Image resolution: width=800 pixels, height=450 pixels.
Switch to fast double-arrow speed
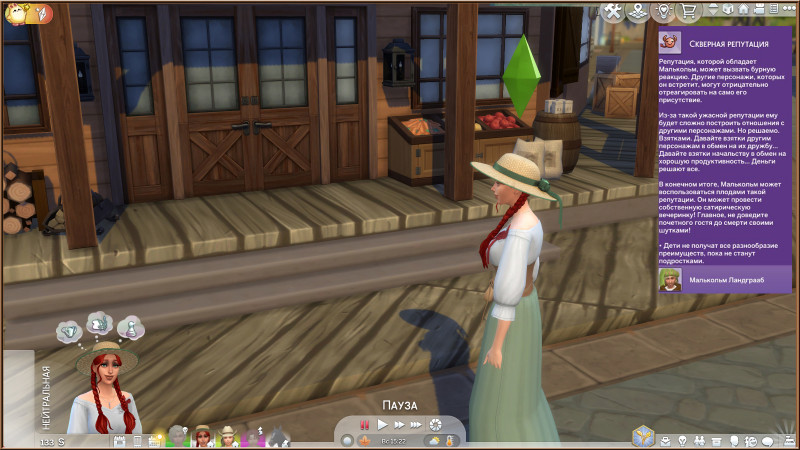(x=398, y=424)
